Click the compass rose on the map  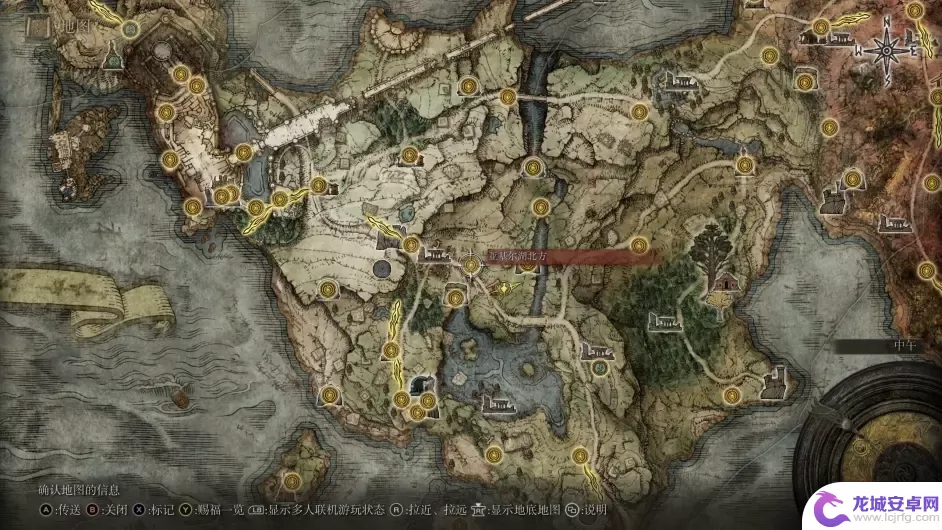click(x=886, y=46)
